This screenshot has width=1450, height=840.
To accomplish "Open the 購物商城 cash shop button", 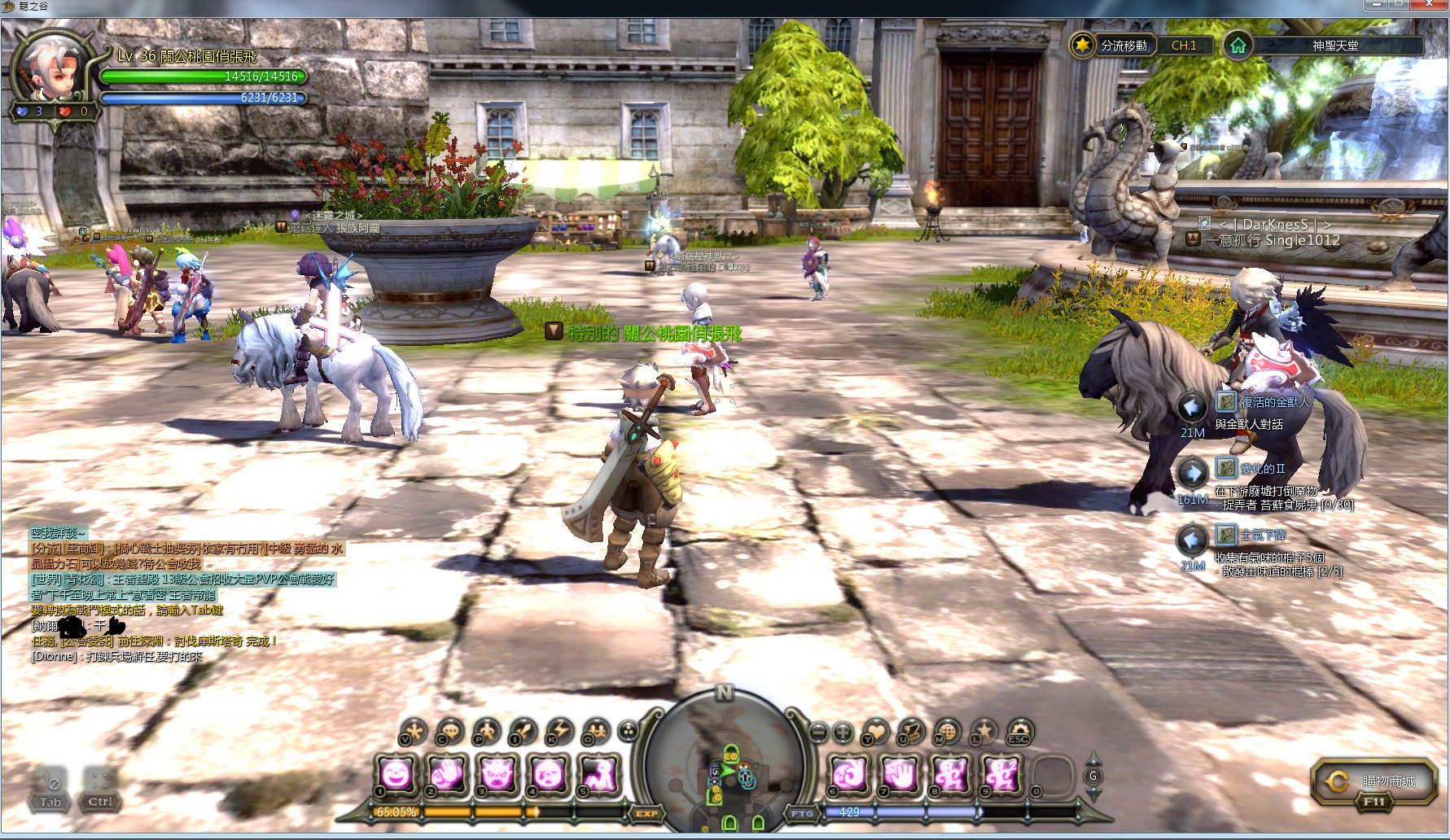I will [1374, 782].
